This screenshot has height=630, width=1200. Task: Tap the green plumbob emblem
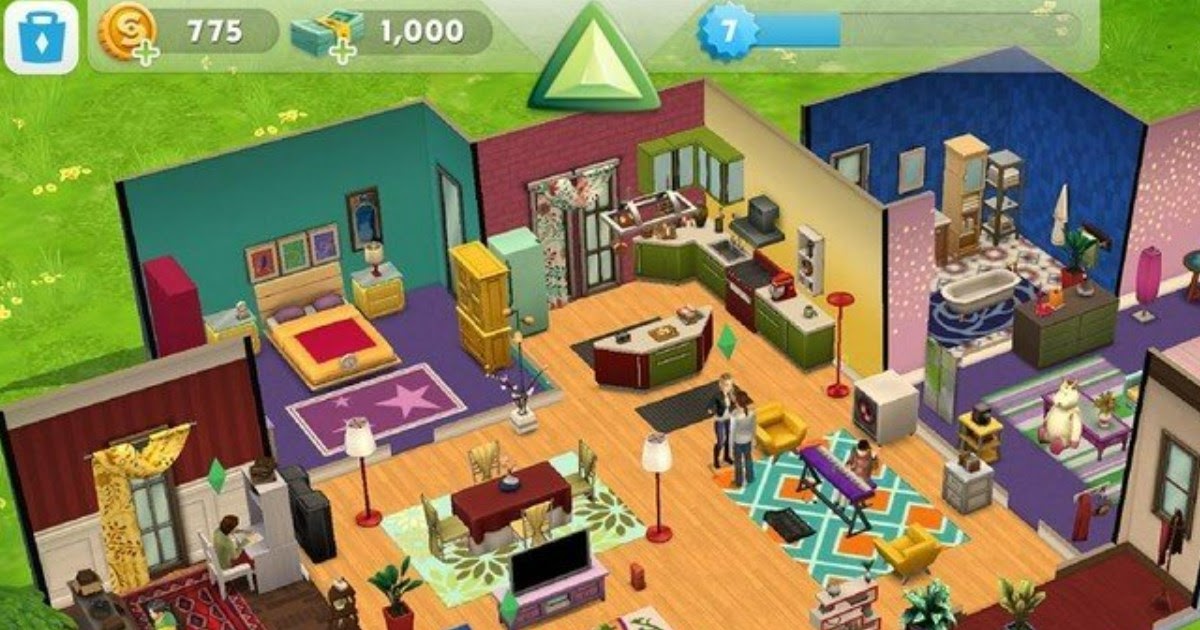coord(592,62)
